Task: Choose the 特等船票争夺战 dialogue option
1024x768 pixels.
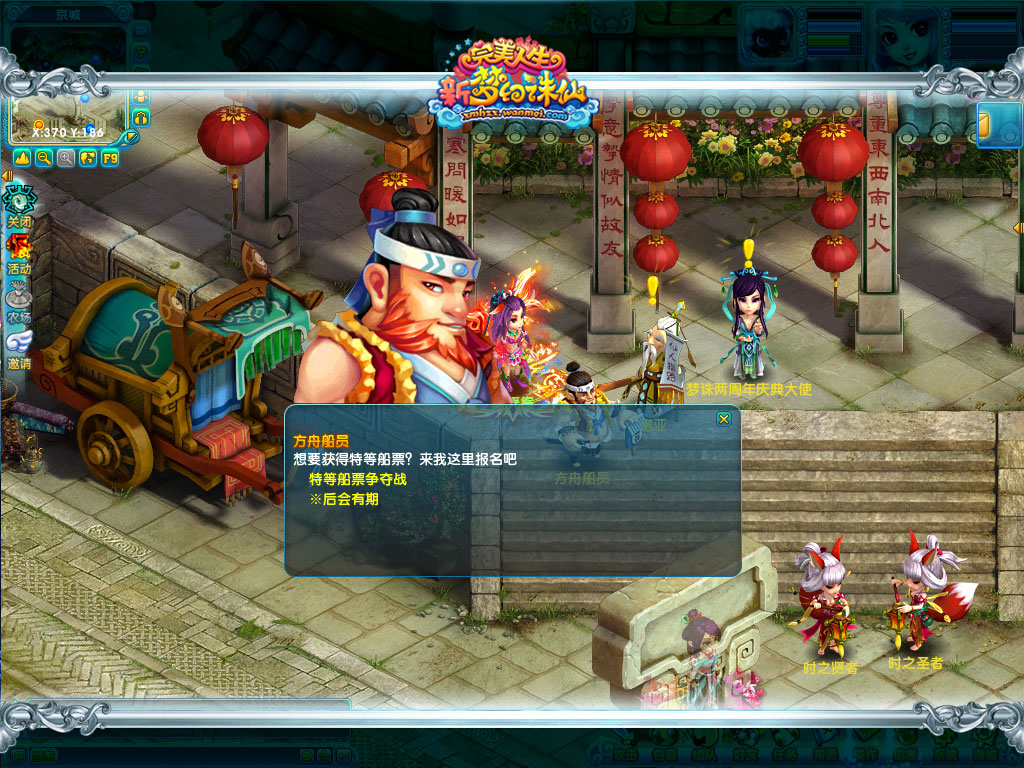Action: 358,479
